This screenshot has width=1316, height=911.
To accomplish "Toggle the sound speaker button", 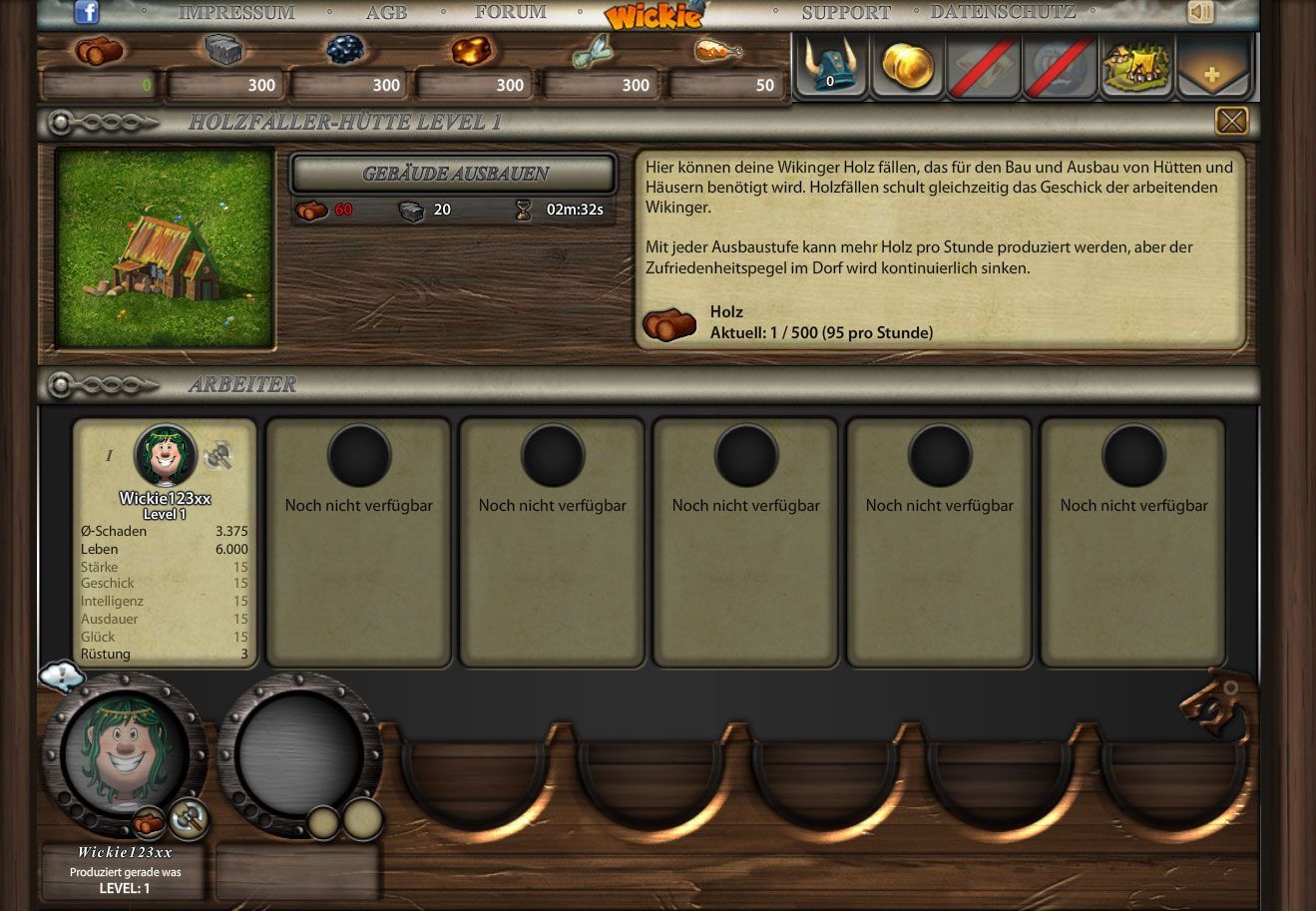I will coord(1200,12).
